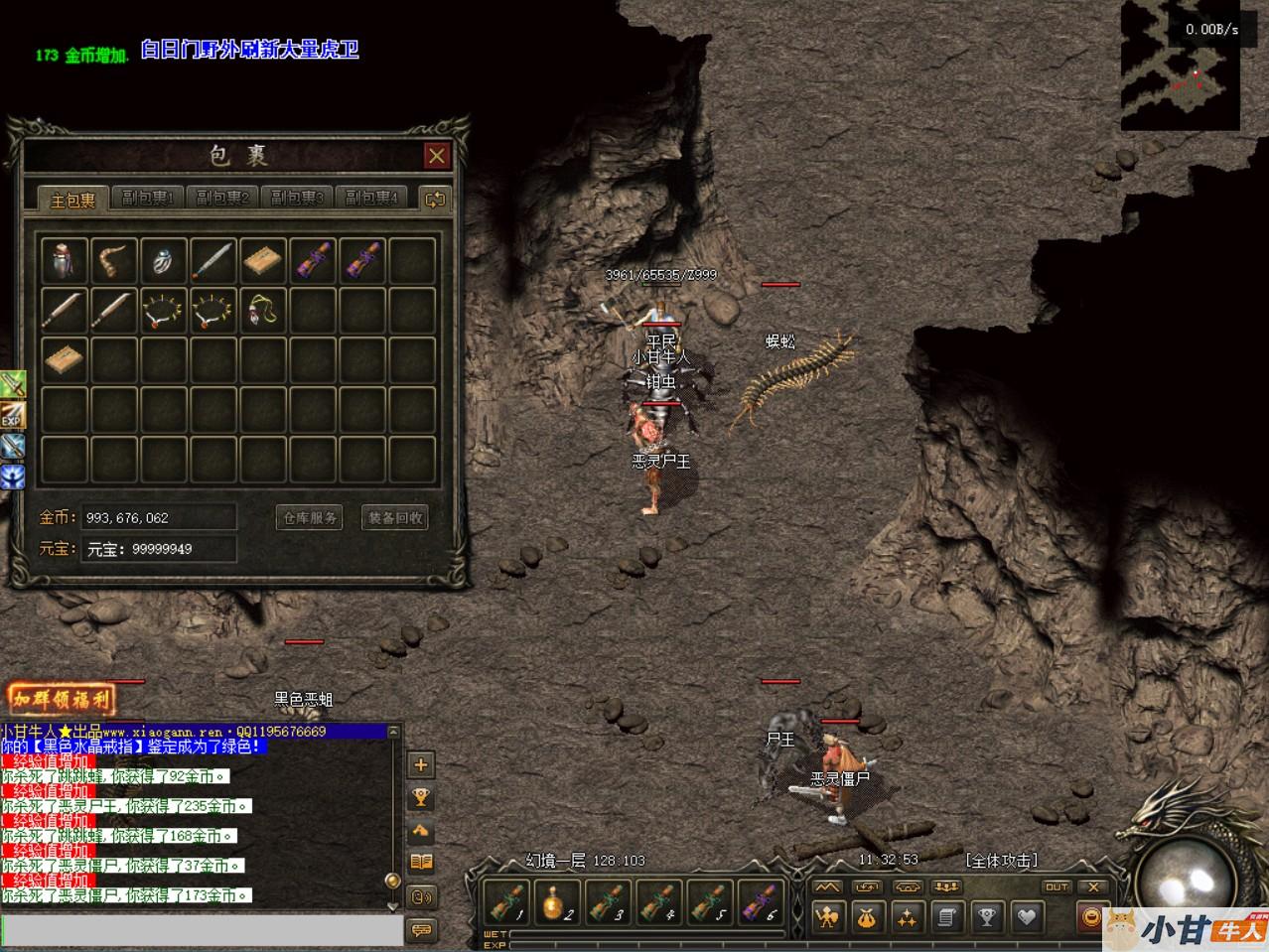Click the 加群领福利 banner button

pos(62,699)
